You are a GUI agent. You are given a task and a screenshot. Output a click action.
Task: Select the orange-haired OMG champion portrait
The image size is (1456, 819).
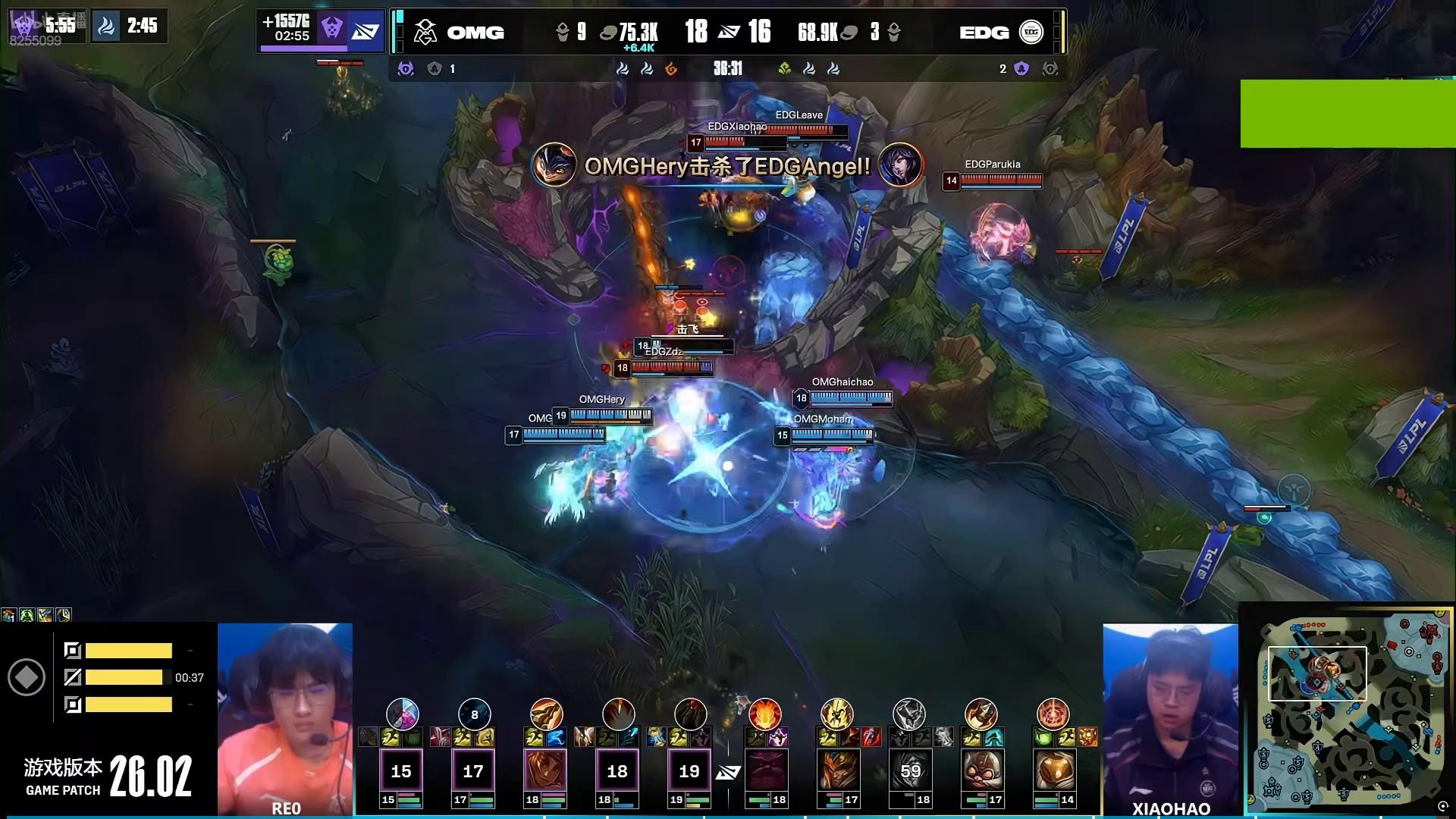545,770
